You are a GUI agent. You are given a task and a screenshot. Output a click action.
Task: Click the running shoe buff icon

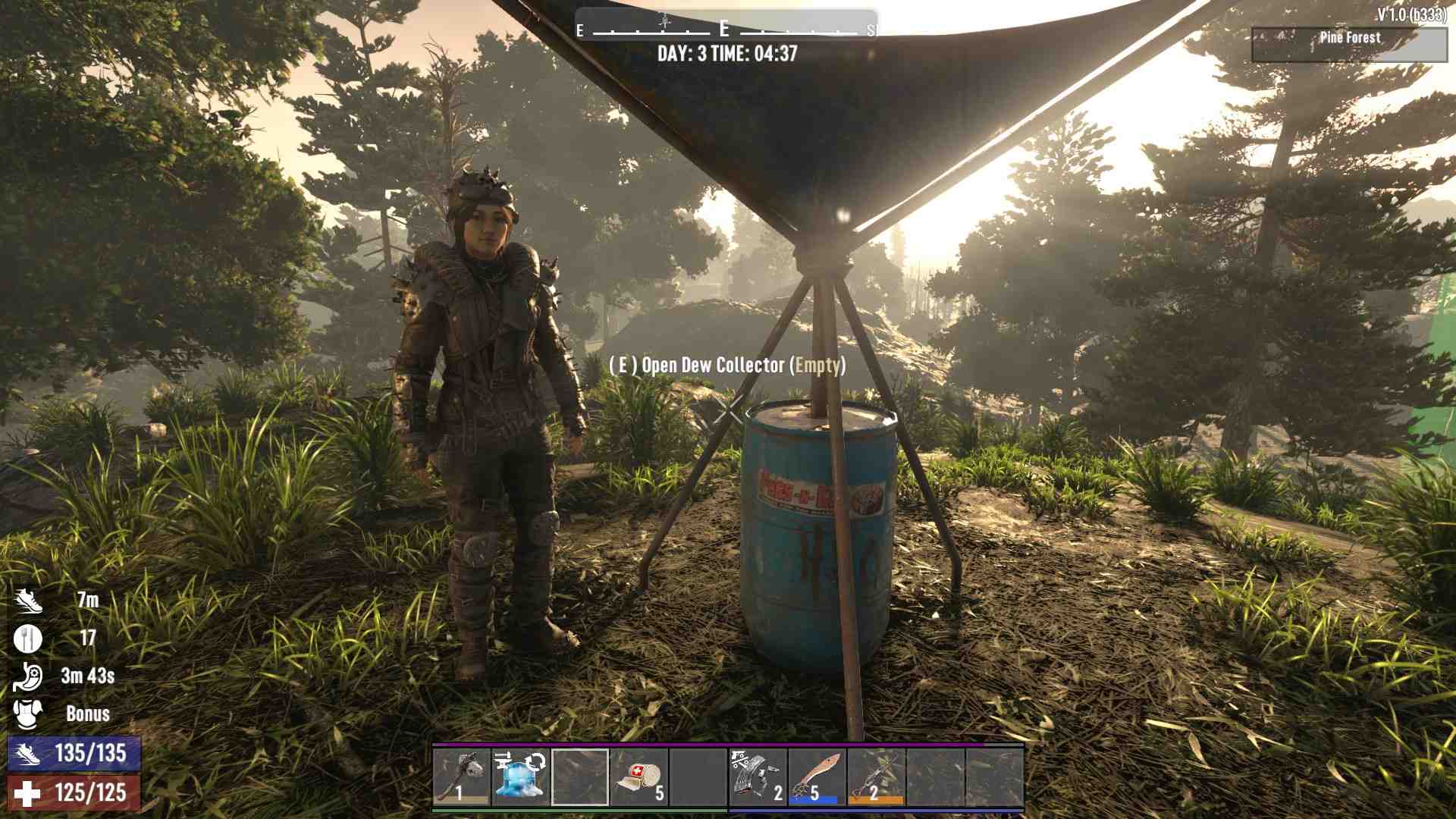coord(28,600)
